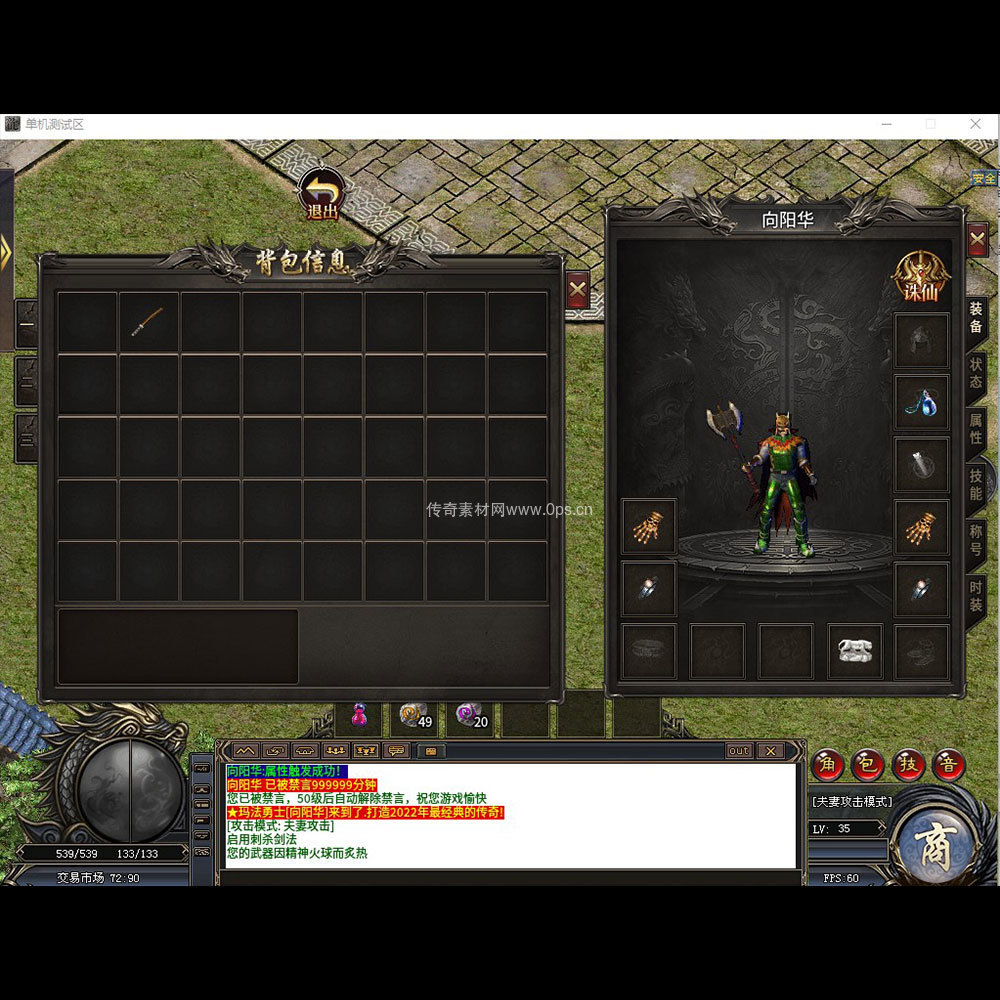Use the pink potion in the hotbar
The height and width of the screenshot is (1000, 1000).
(x=358, y=716)
